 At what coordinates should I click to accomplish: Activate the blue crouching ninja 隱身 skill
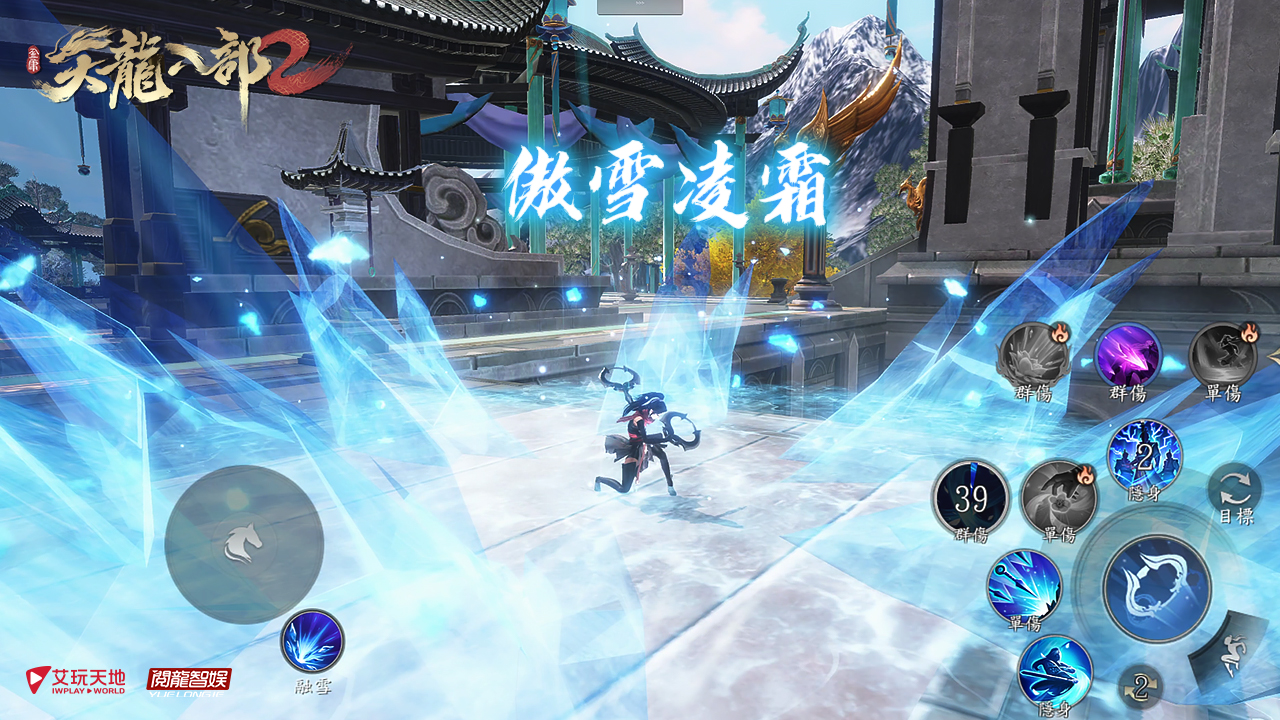point(1055,670)
